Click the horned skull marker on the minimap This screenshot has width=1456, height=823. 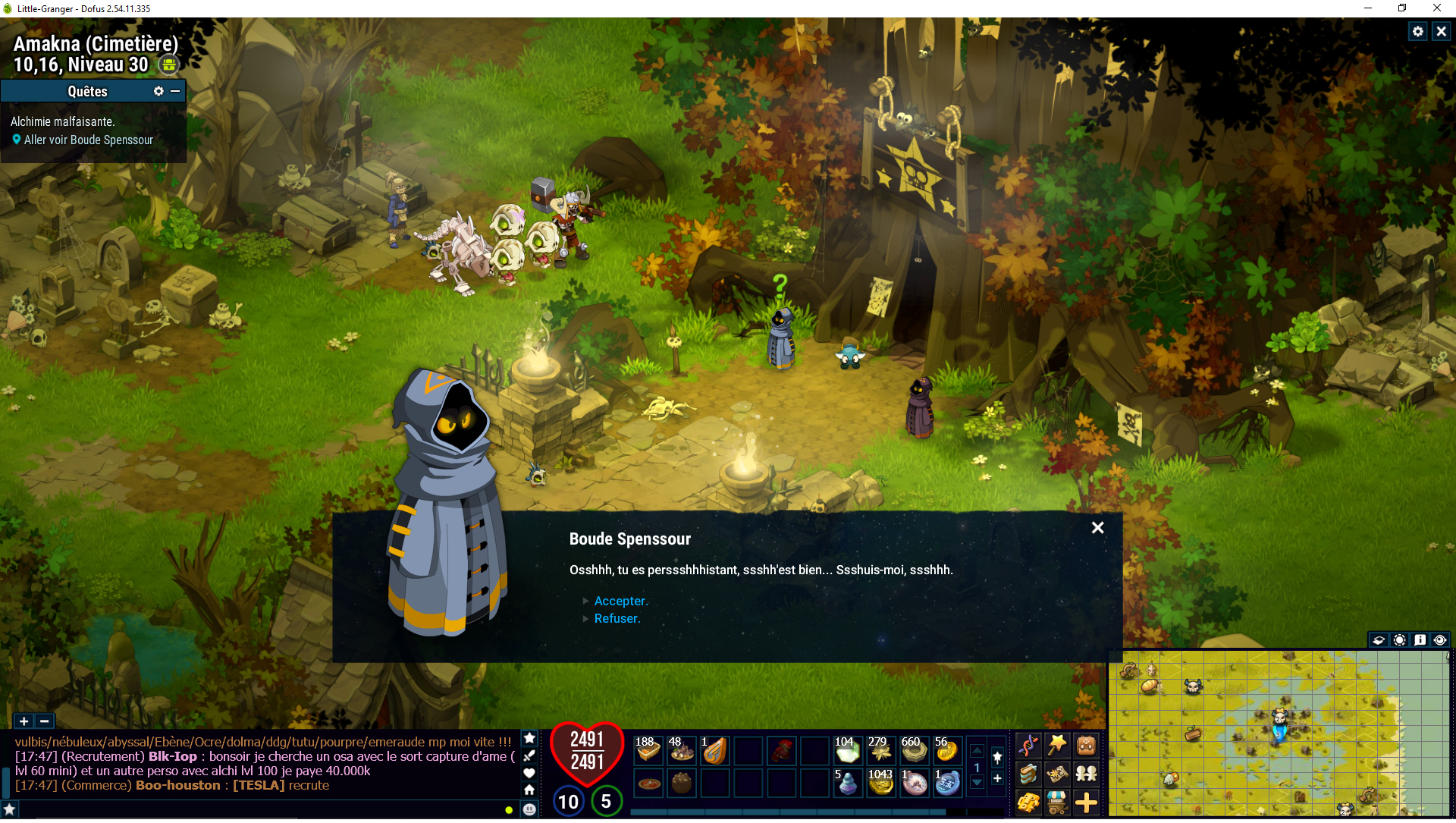pyautogui.click(x=1193, y=686)
